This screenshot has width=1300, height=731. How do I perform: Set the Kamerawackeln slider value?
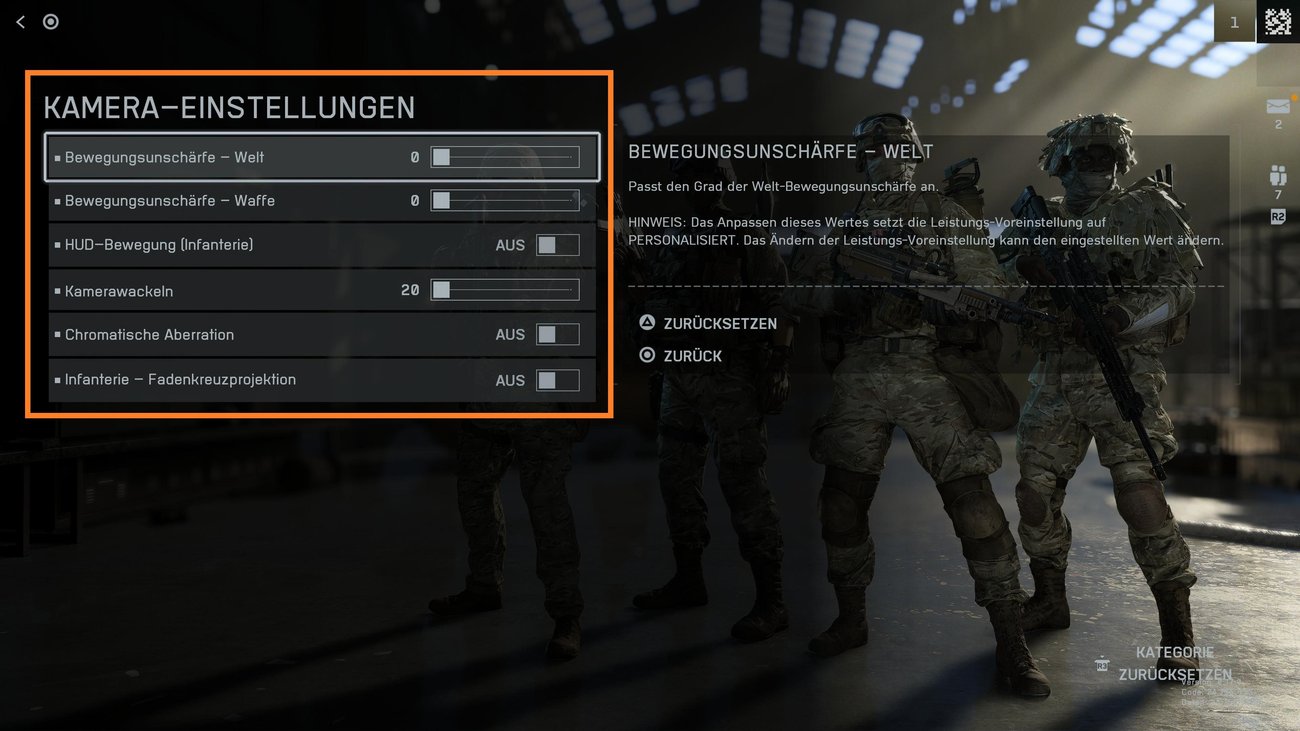pos(505,291)
